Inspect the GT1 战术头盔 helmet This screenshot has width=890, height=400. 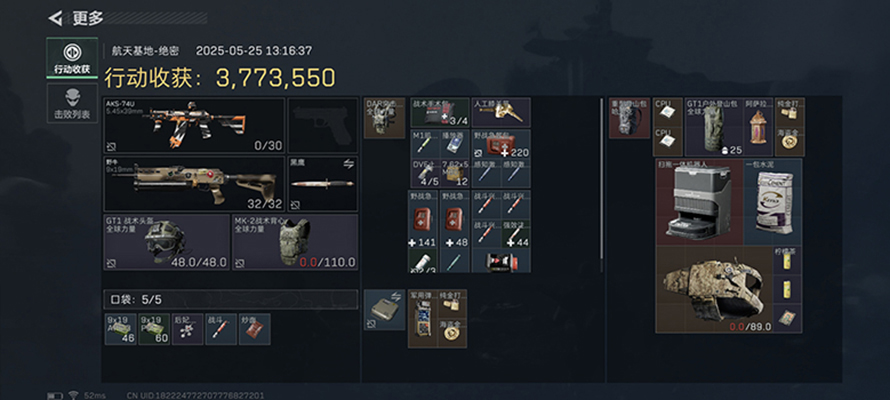[x=166, y=242]
